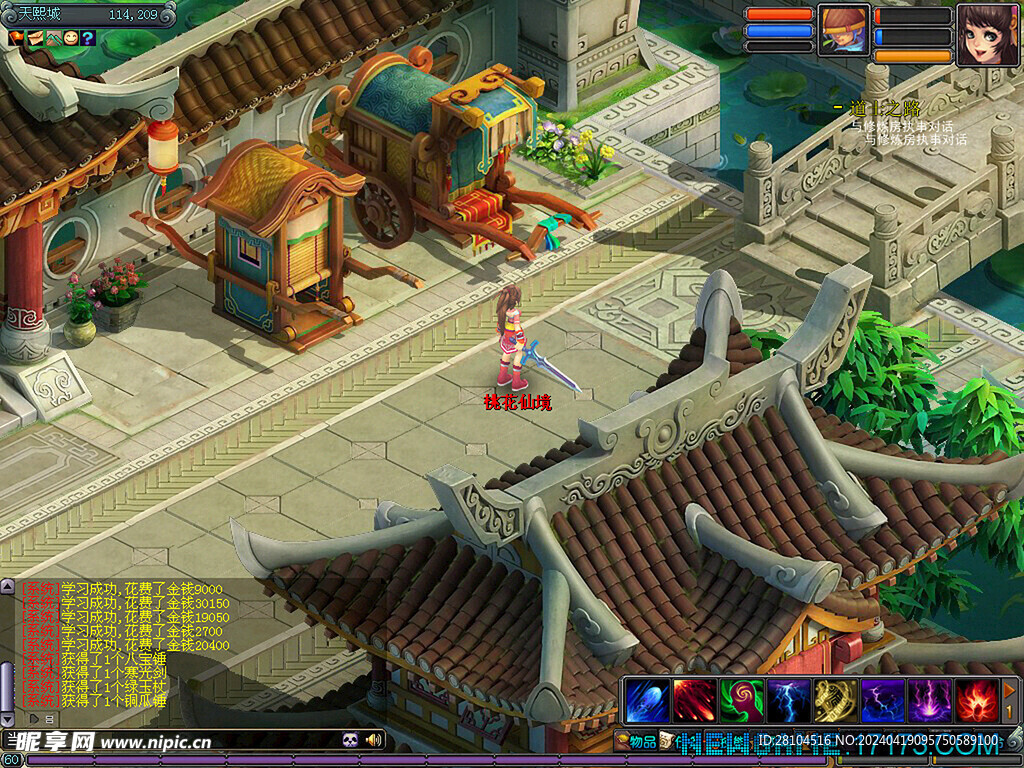Use the purple lightning burst skill
Screen dimensions: 1024x768
click(929, 700)
